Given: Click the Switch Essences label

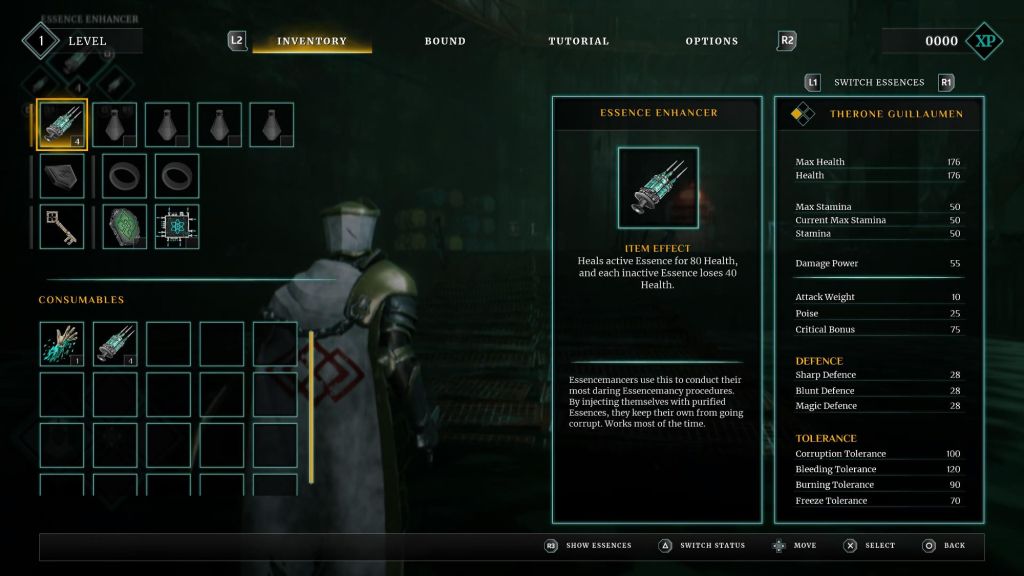Looking at the screenshot, I should point(879,82).
